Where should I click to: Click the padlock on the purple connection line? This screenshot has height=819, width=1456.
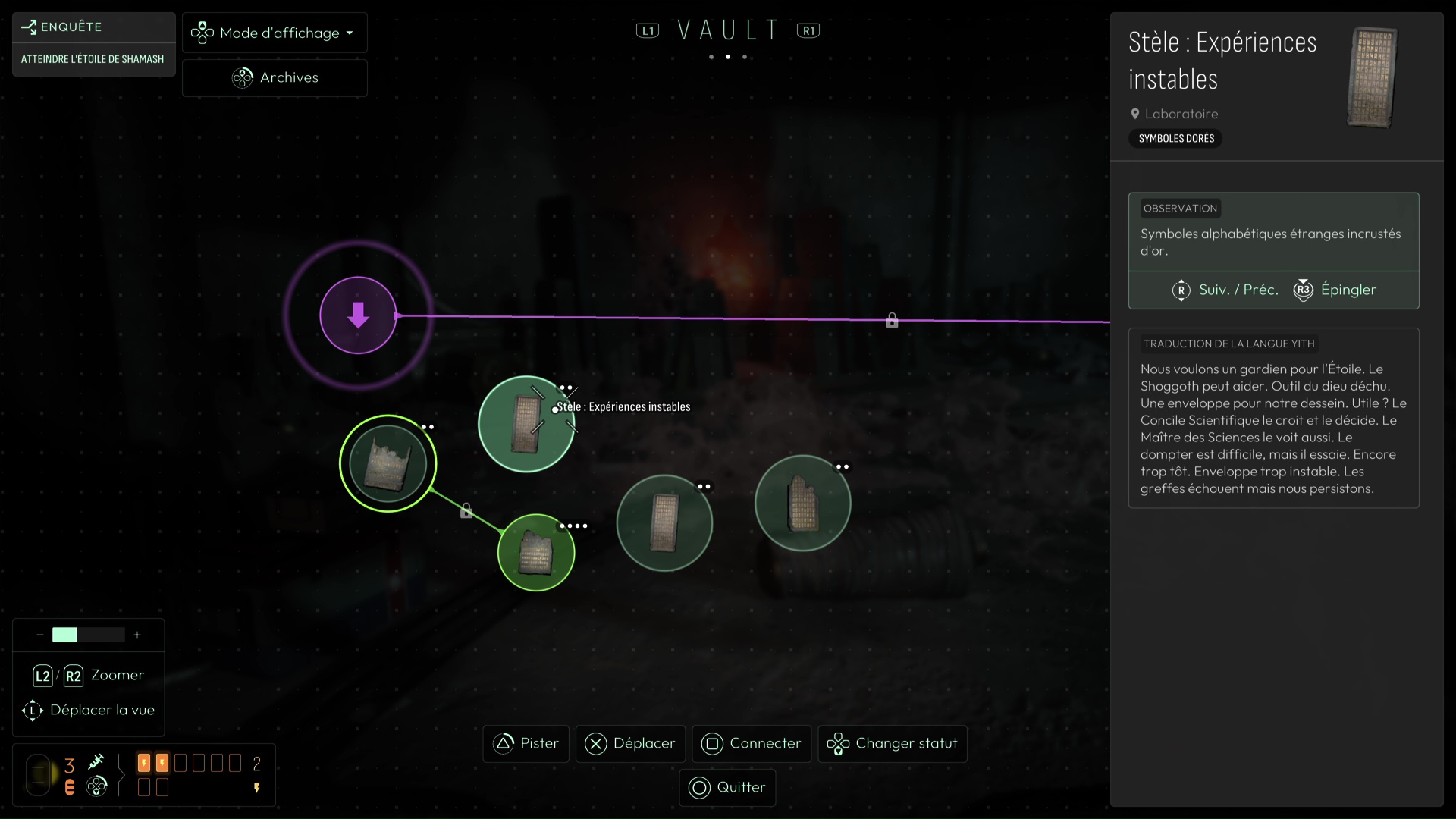(892, 321)
